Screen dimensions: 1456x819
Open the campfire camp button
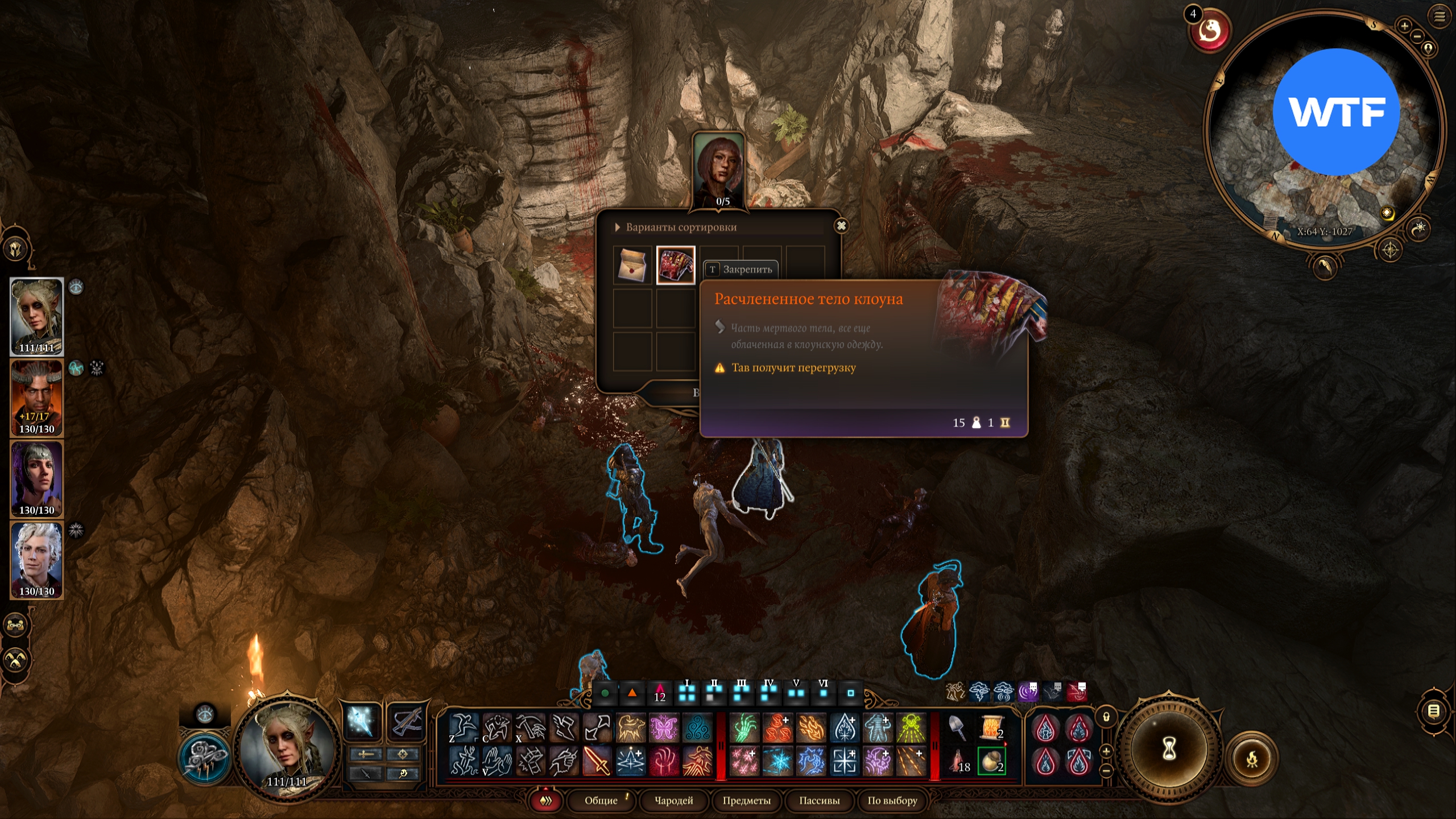[x=1252, y=758]
